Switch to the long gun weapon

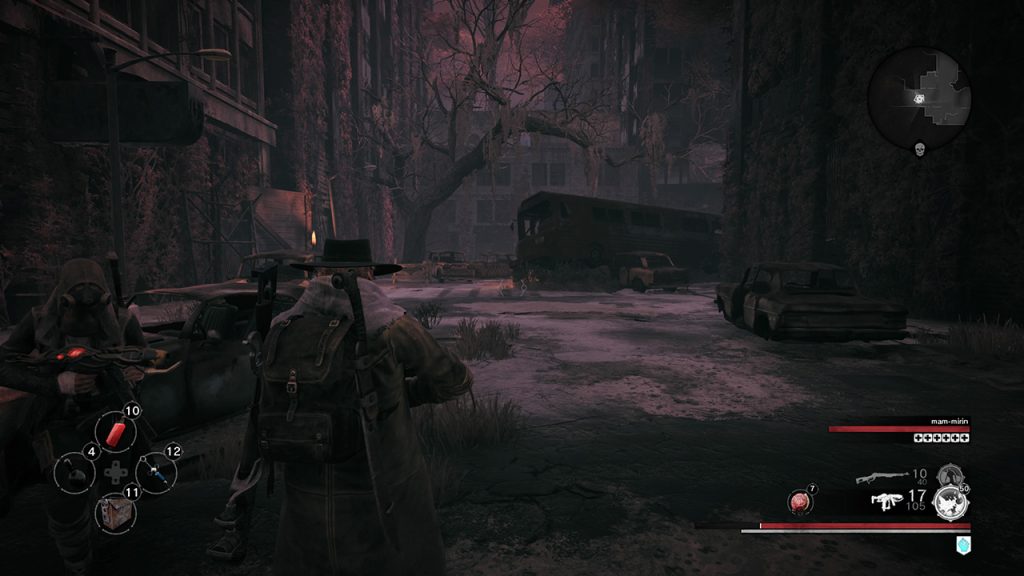[x=882, y=478]
